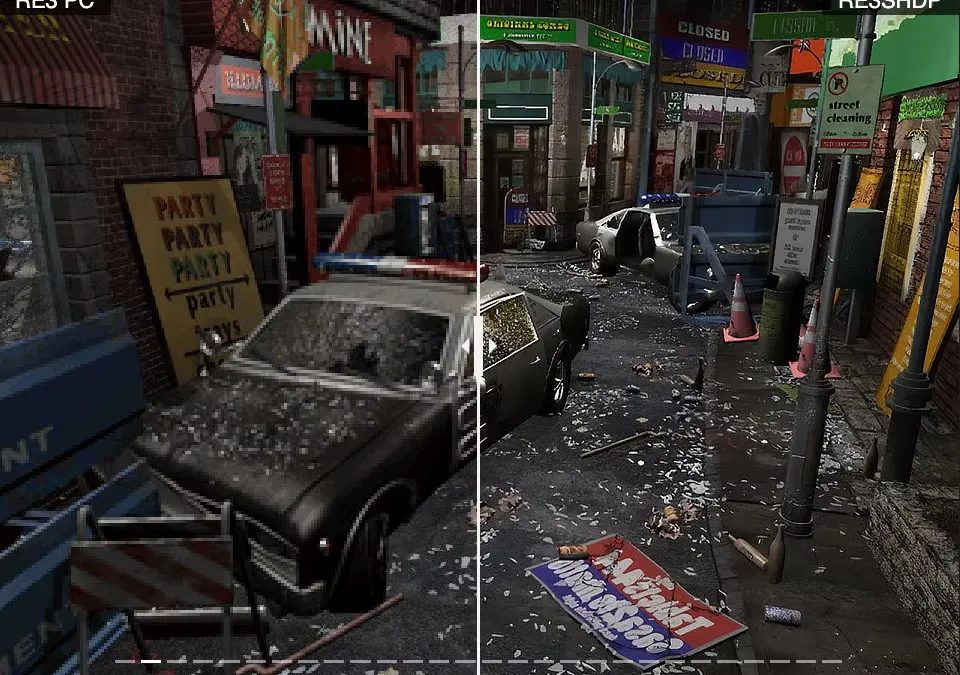
Task: Select the highlighted slide indicator dash
Action: click(x=150, y=661)
